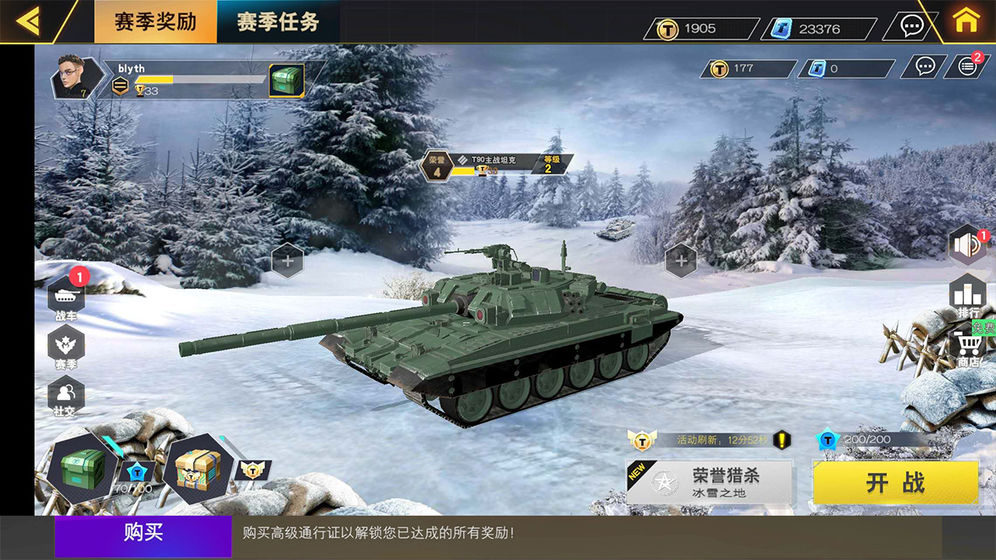
Task: Choose the 荣誉猎杀 game mode panel
Action: point(709,483)
